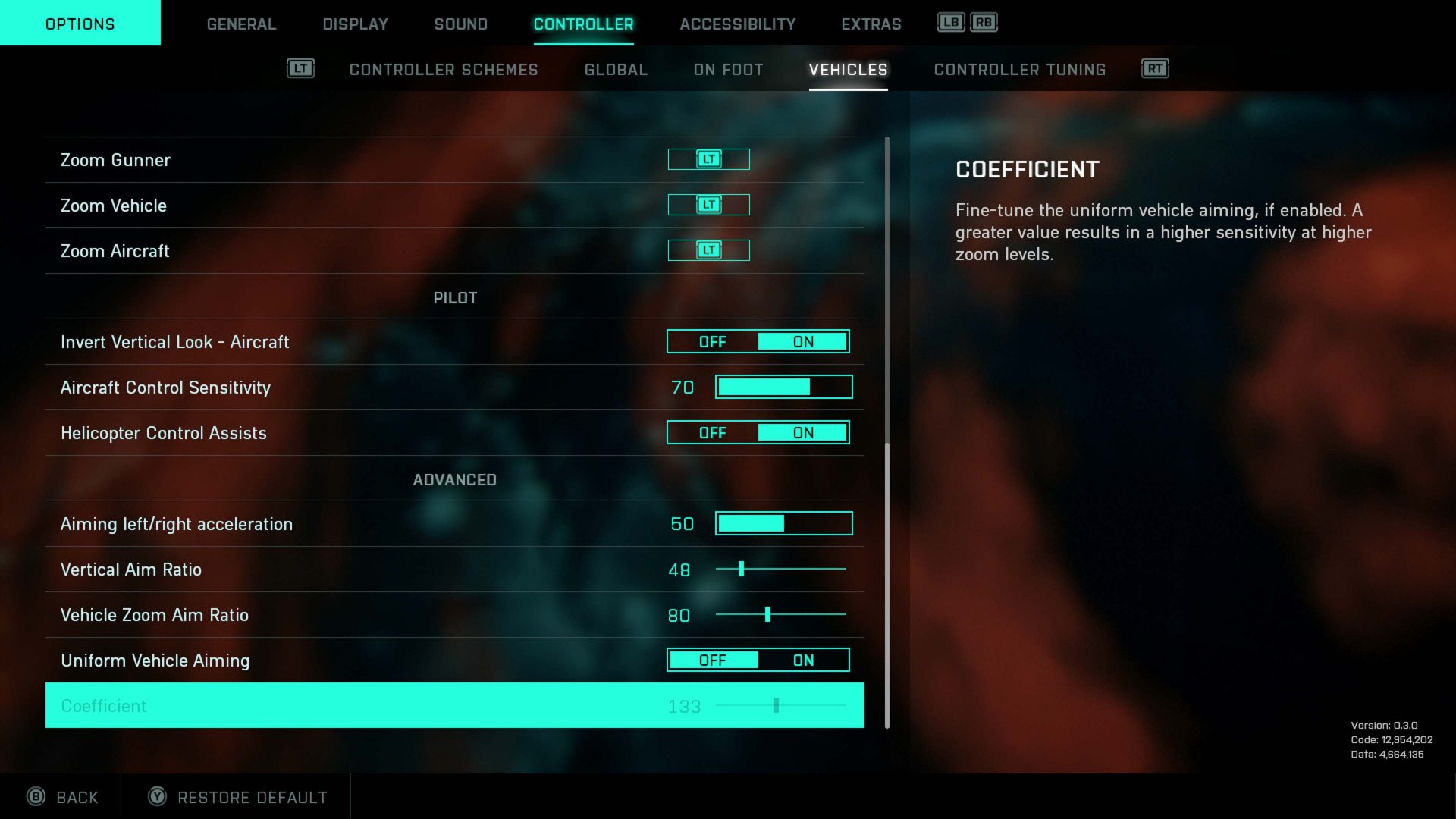
Task: Switch to the General options tab
Action: point(241,24)
